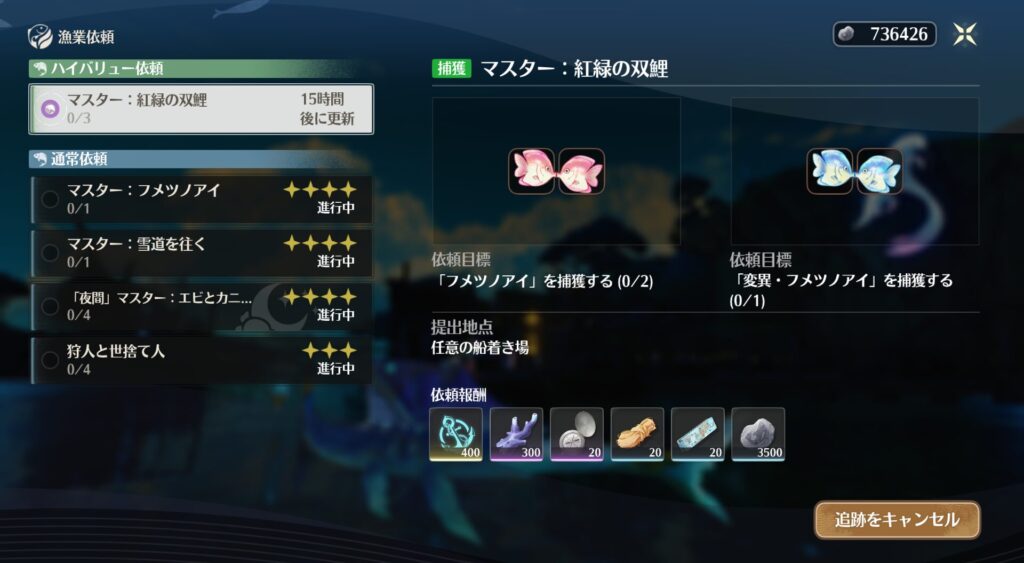
Task: Open the マスター：フメツノアイ request row
Action: (x=202, y=199)
